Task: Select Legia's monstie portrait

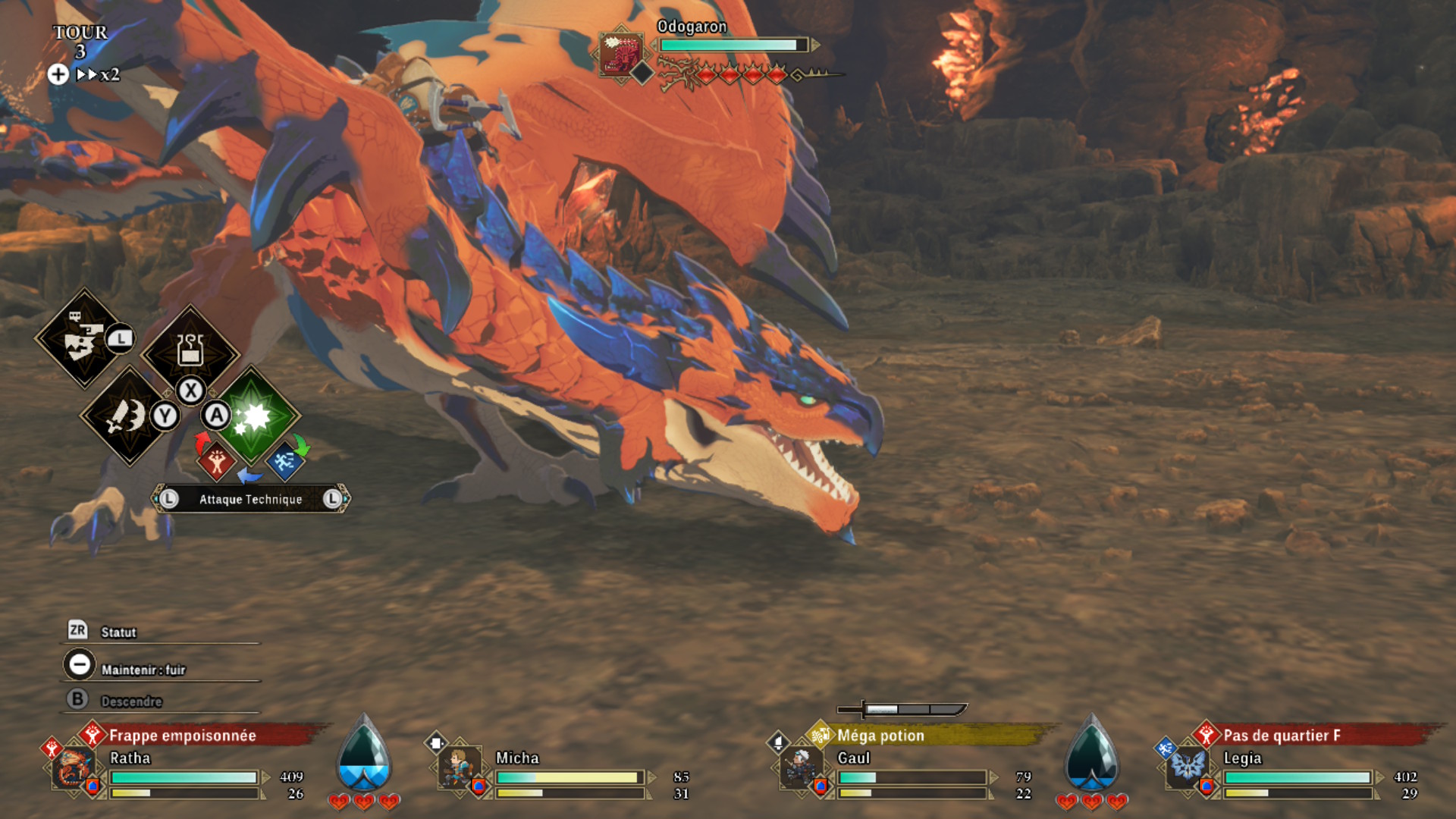Action: point(1187,766)
